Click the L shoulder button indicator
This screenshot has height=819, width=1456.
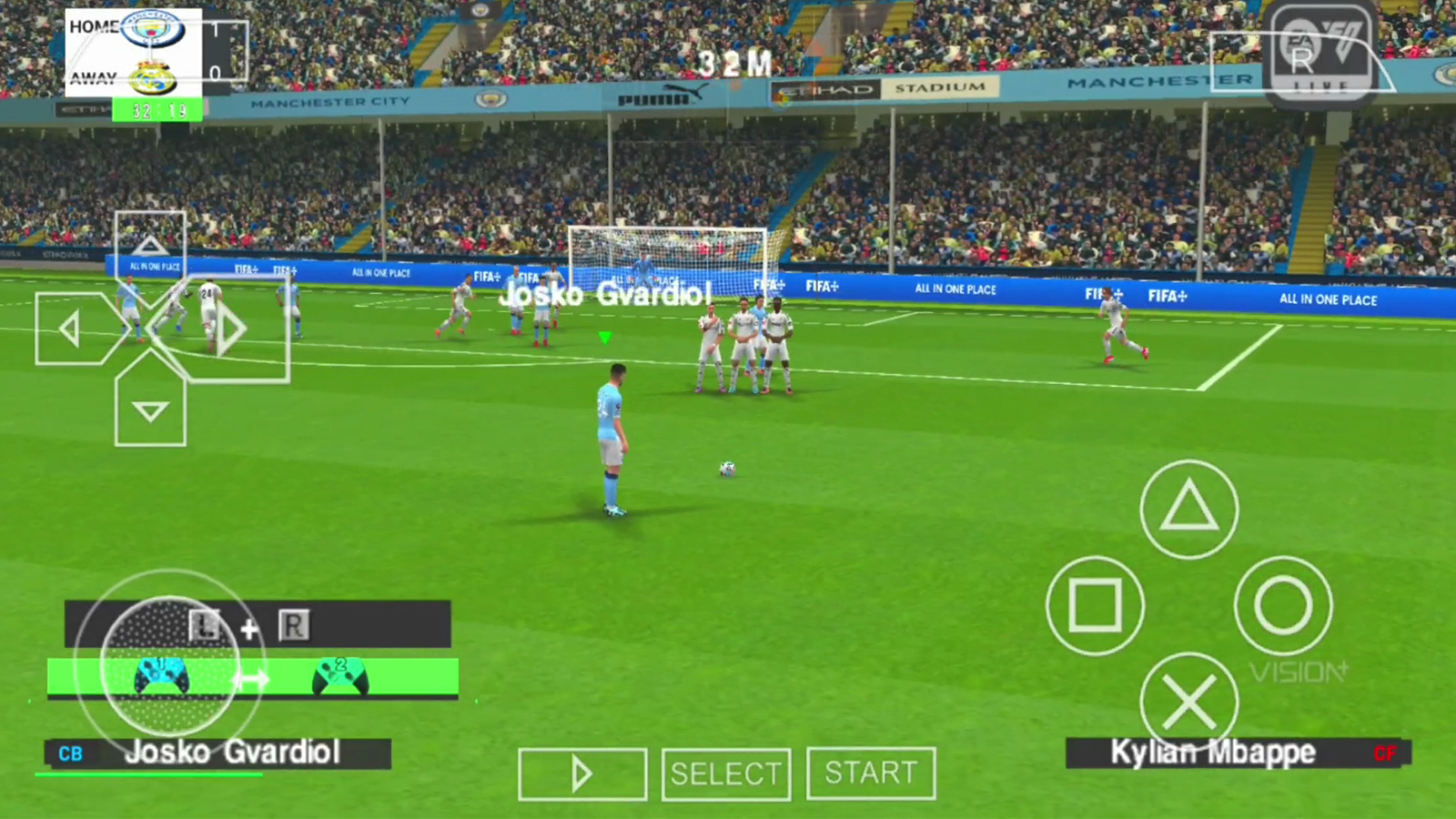pos(204,625)
